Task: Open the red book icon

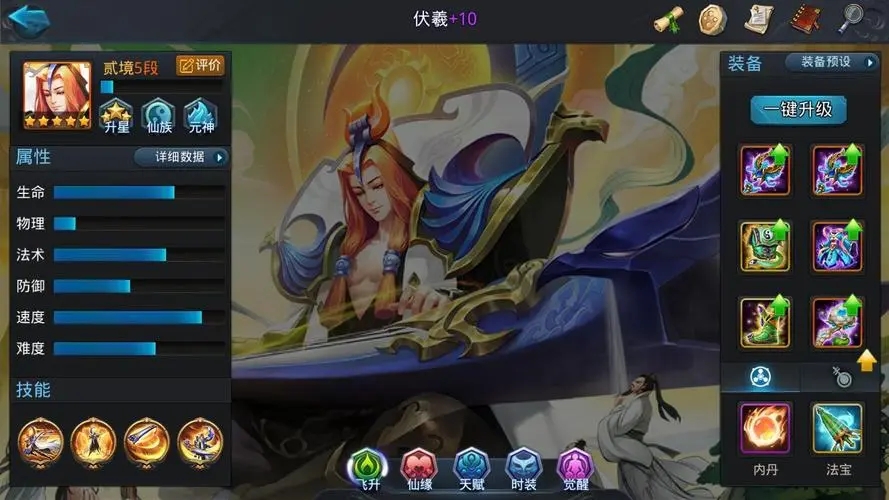Action: [x=805, y=19]
